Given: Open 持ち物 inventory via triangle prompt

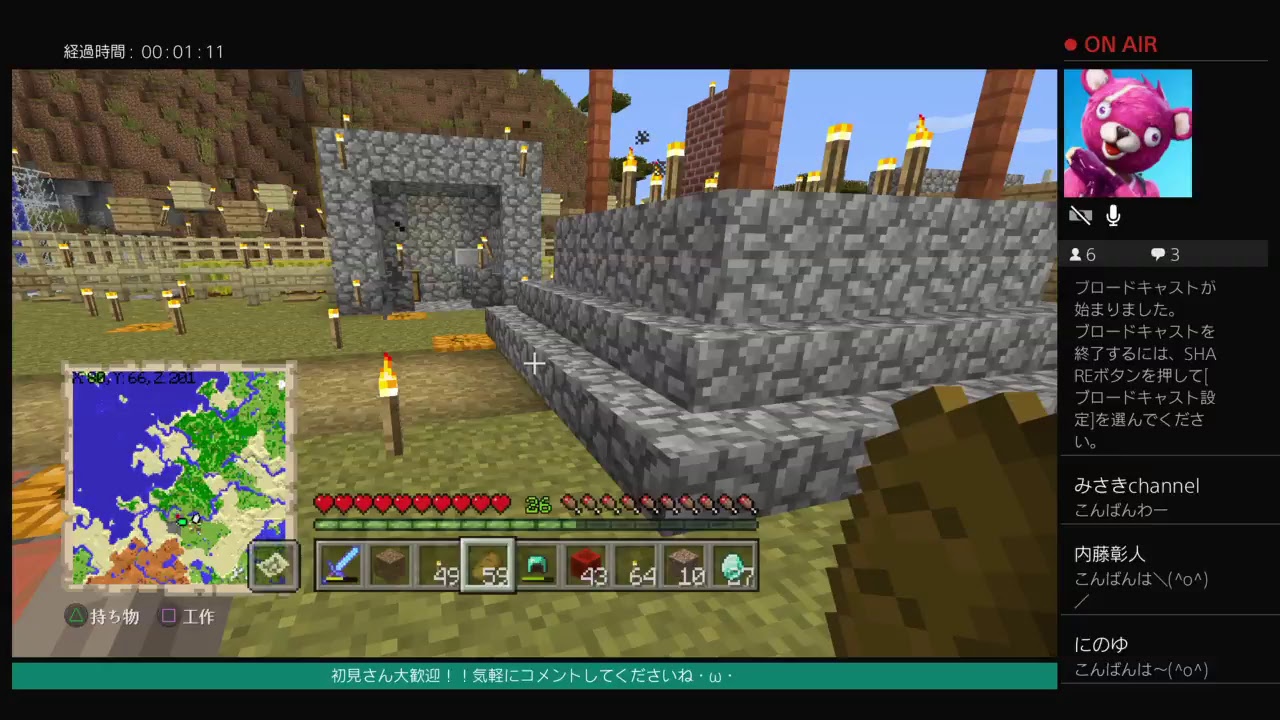Looking at the screenshot, I should click(105, 617).
